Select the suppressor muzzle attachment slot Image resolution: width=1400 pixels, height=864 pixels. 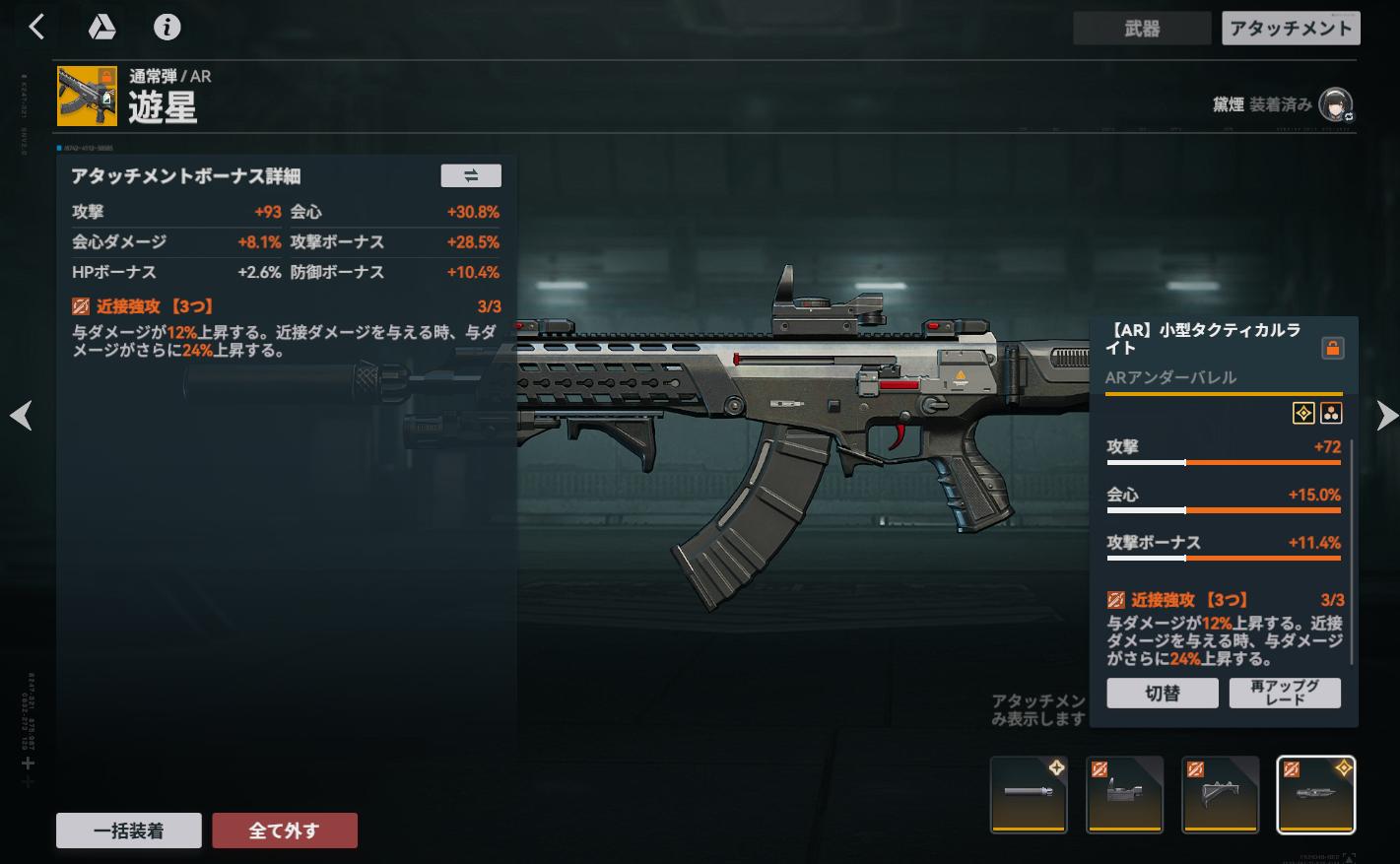(x=1029, y=794)
